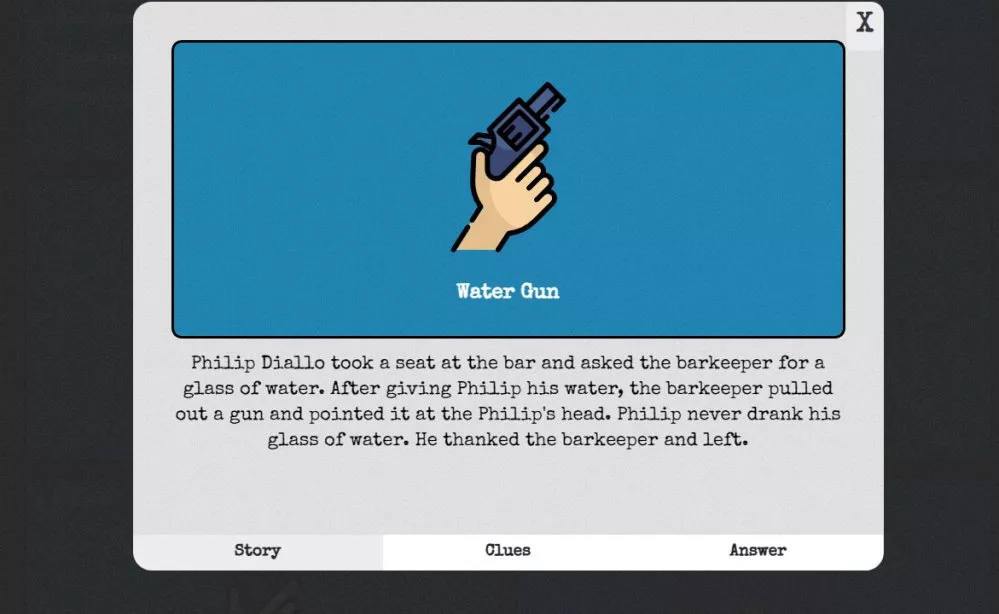Select the Story tab
Viewport: 999px width, 614px height.
(x=257, y=551)
